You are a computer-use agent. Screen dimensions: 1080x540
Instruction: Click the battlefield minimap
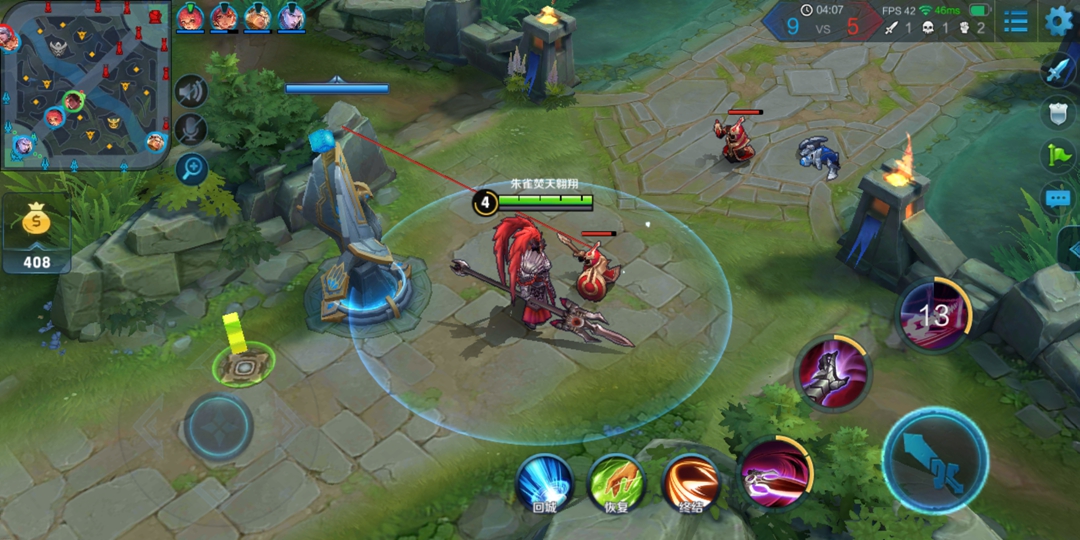(x=85, y=85)
